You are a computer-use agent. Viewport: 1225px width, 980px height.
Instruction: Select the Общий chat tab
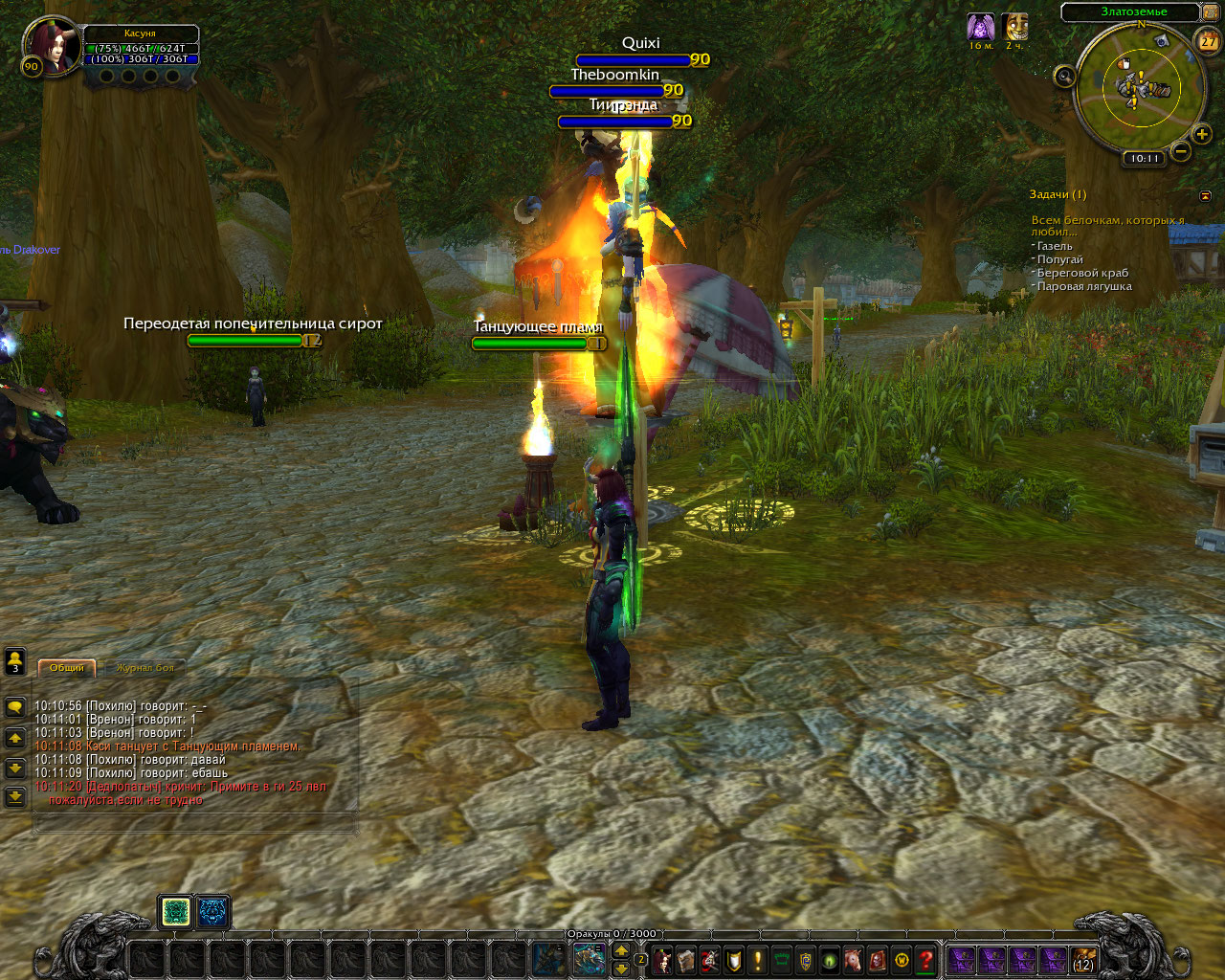tap(66, 668)
